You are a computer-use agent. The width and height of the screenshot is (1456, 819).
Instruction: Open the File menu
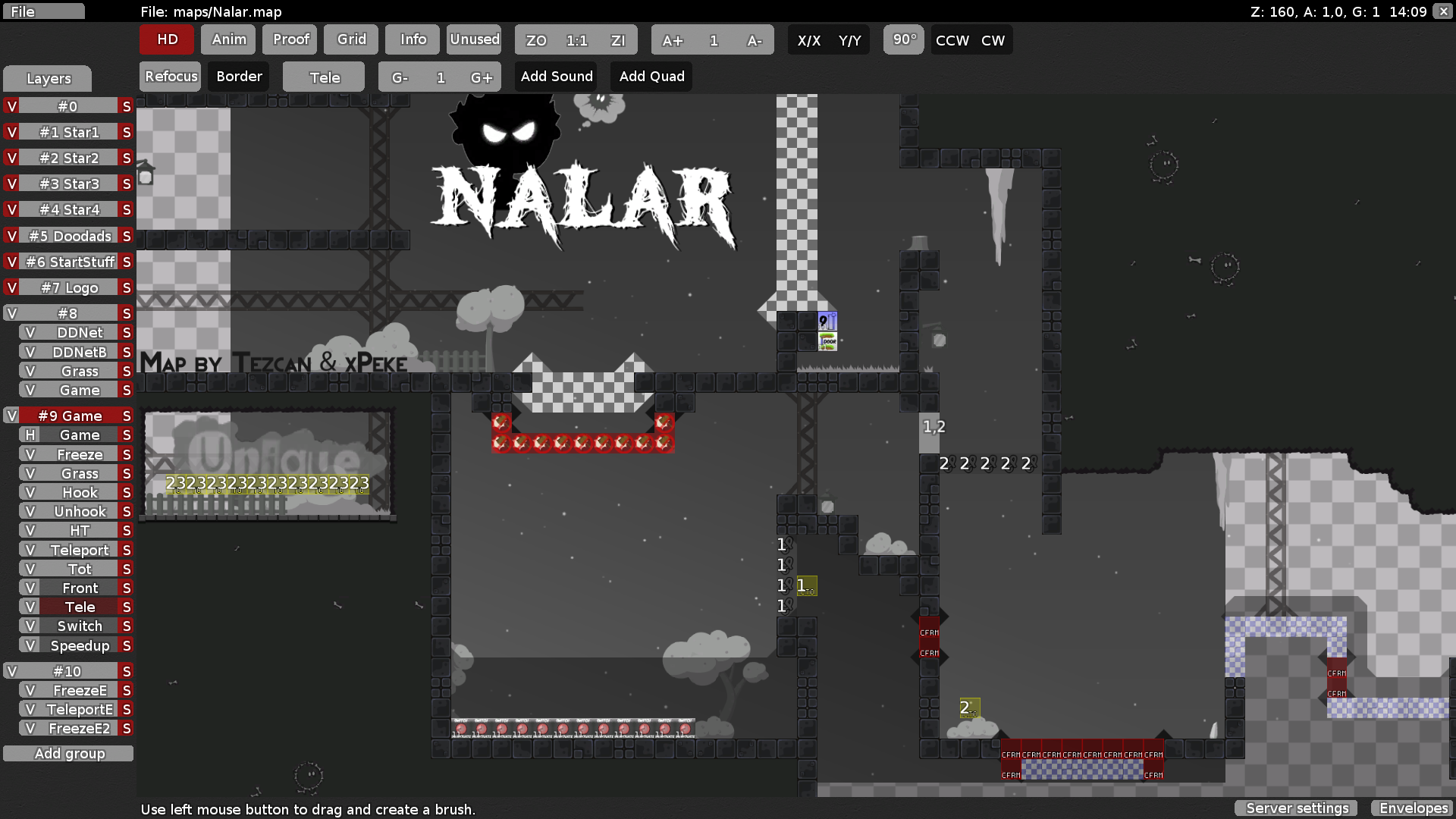coord(43,11)
